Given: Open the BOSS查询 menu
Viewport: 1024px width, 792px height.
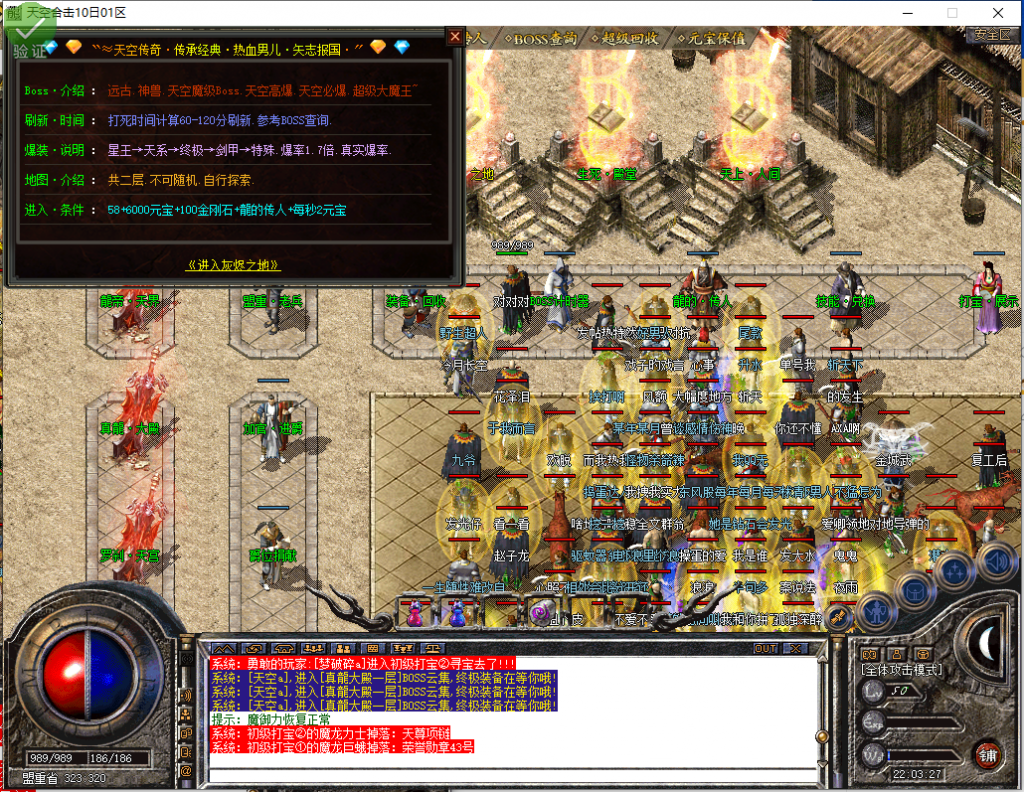Looking at the screenshot, I should [544, 38].
